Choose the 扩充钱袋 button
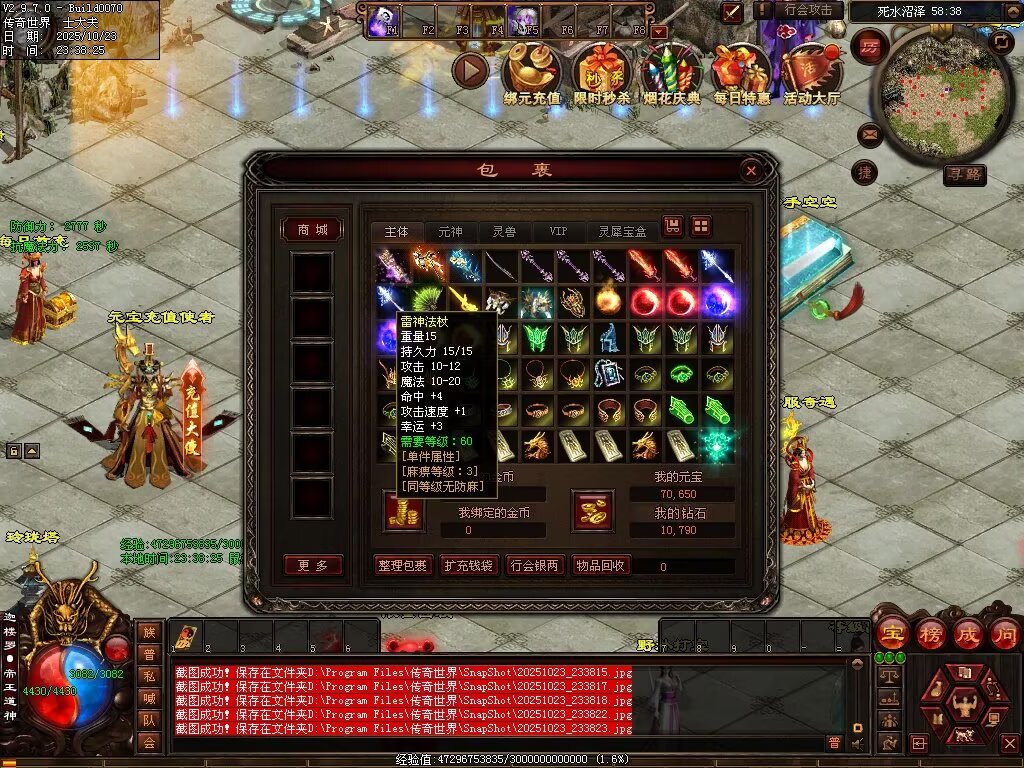The image size is (1024, 768). [x=468, y=565]
